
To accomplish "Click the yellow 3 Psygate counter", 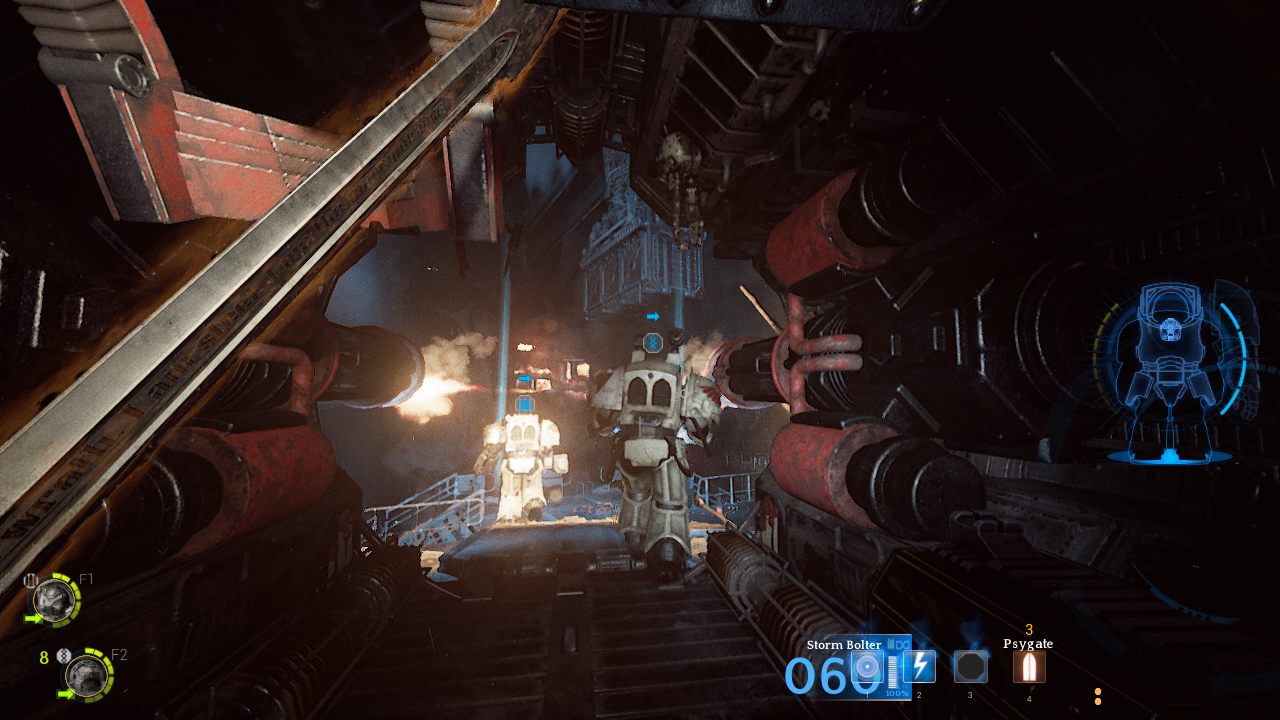I will 1029,630.
